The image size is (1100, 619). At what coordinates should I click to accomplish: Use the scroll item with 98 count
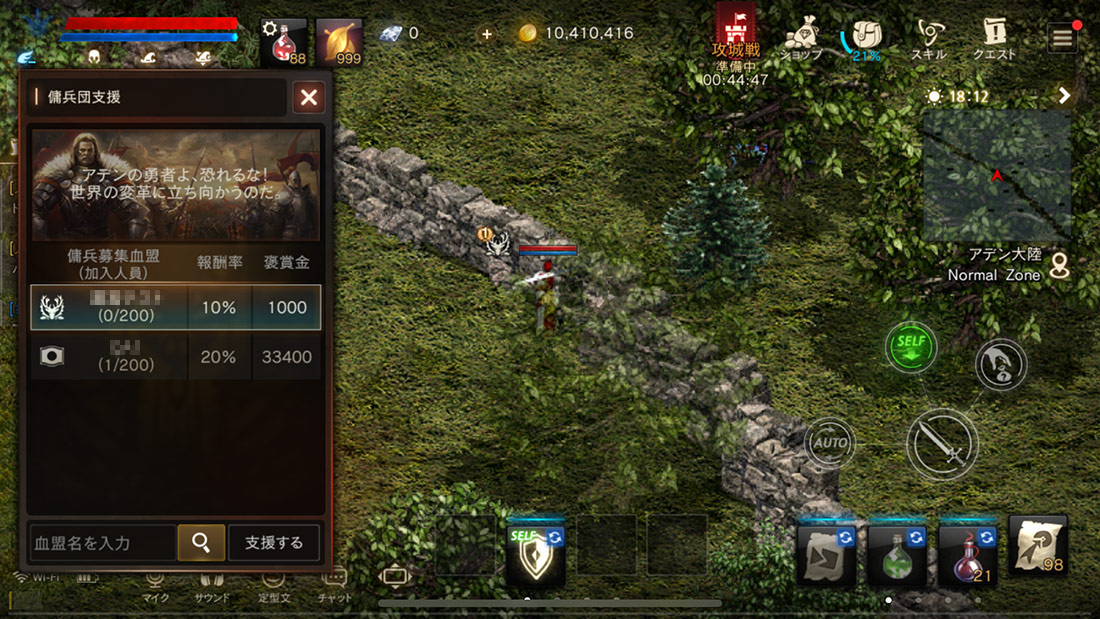pos(1038,548)
